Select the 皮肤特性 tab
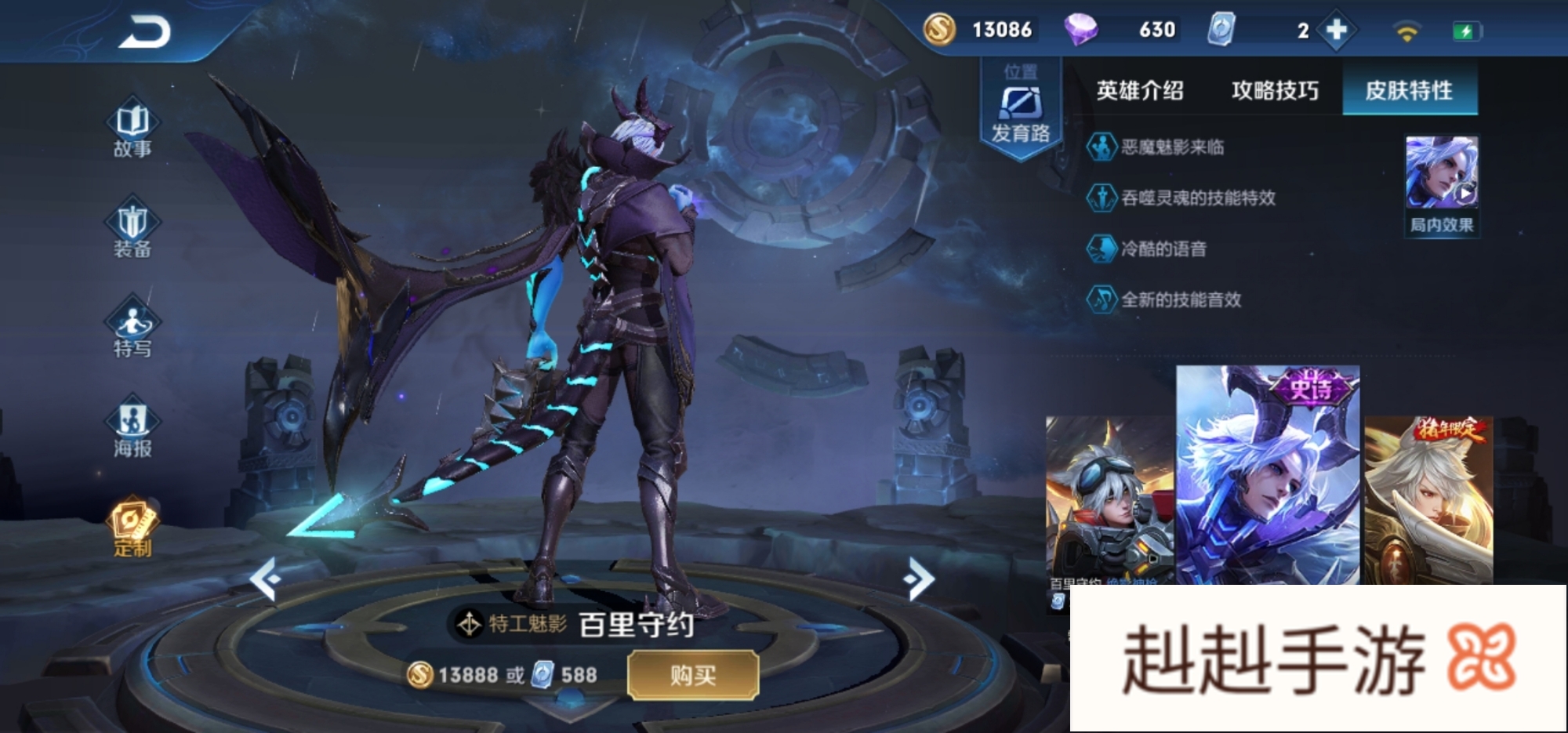Viewport: 1568px width, 733px height. tap(1409, 91)
